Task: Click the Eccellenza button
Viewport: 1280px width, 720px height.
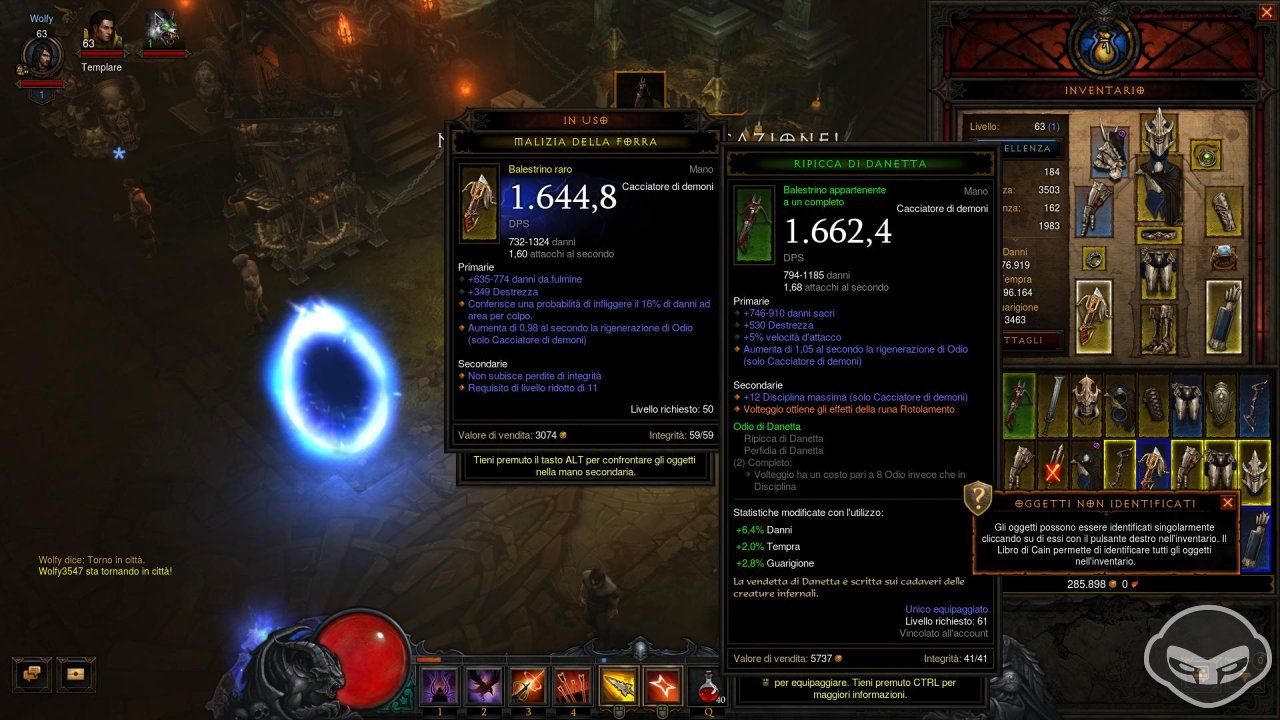Action: click(x=1027, y=148)
